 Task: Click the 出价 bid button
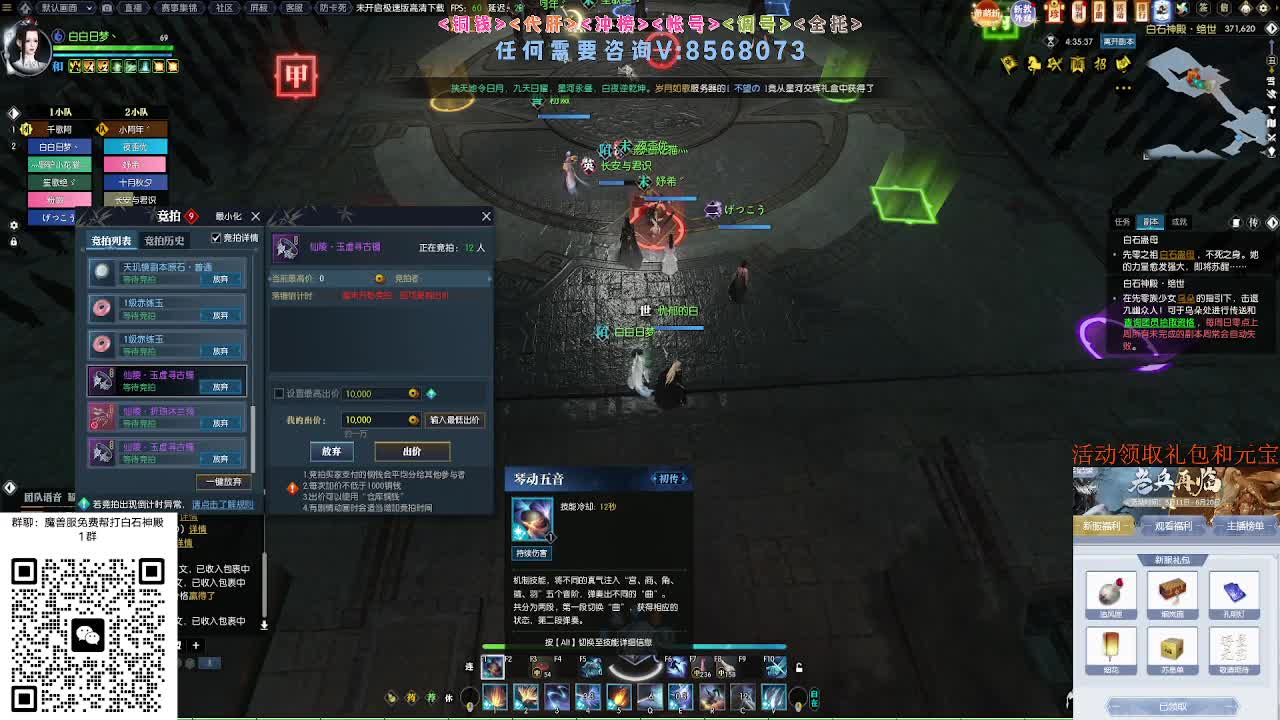tap(412, 450)
